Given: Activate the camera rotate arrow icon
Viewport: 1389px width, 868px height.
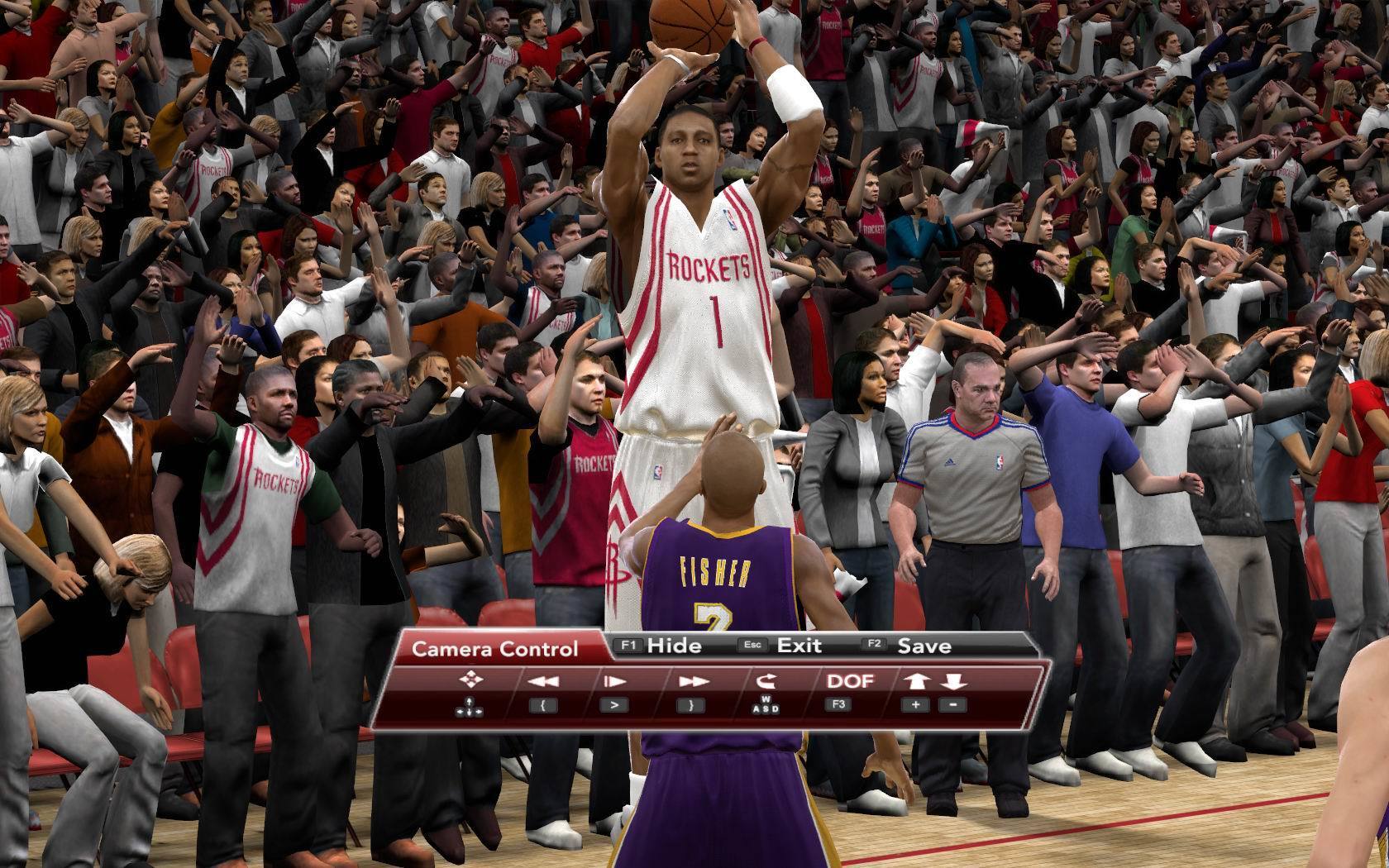Looking at the screenshot, I should [766, 681].
